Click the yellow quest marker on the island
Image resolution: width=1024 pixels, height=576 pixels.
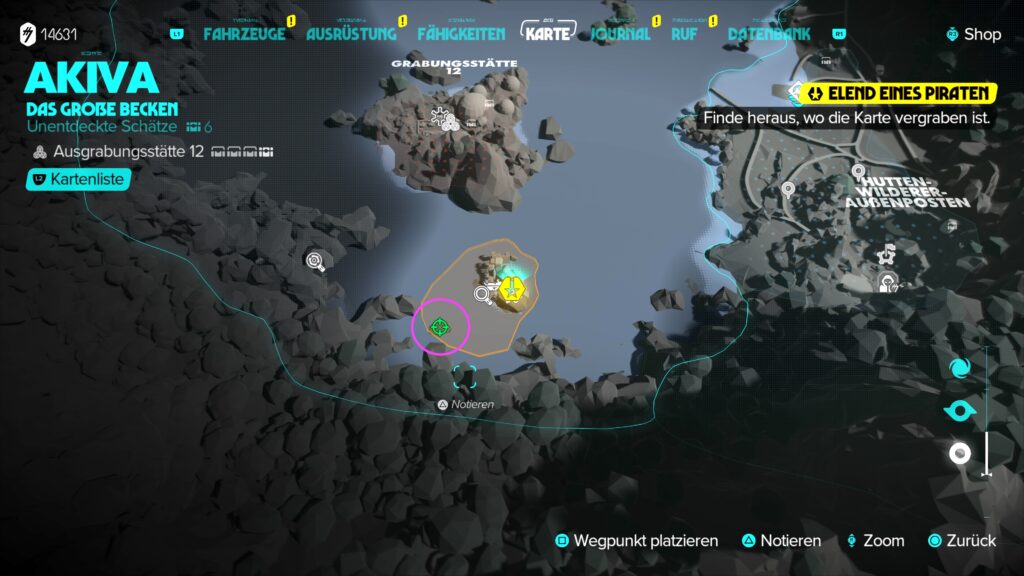(x=512, y=291)
